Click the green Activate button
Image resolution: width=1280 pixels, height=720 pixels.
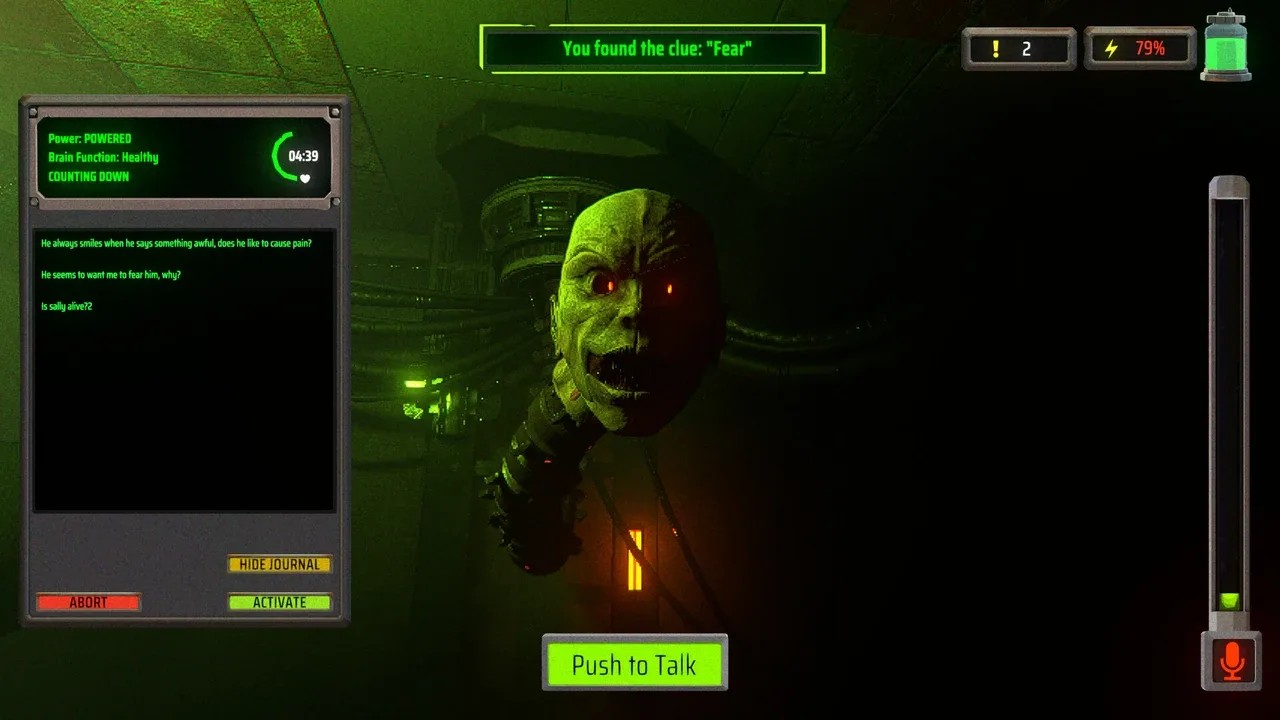click(x=279, y=602)
